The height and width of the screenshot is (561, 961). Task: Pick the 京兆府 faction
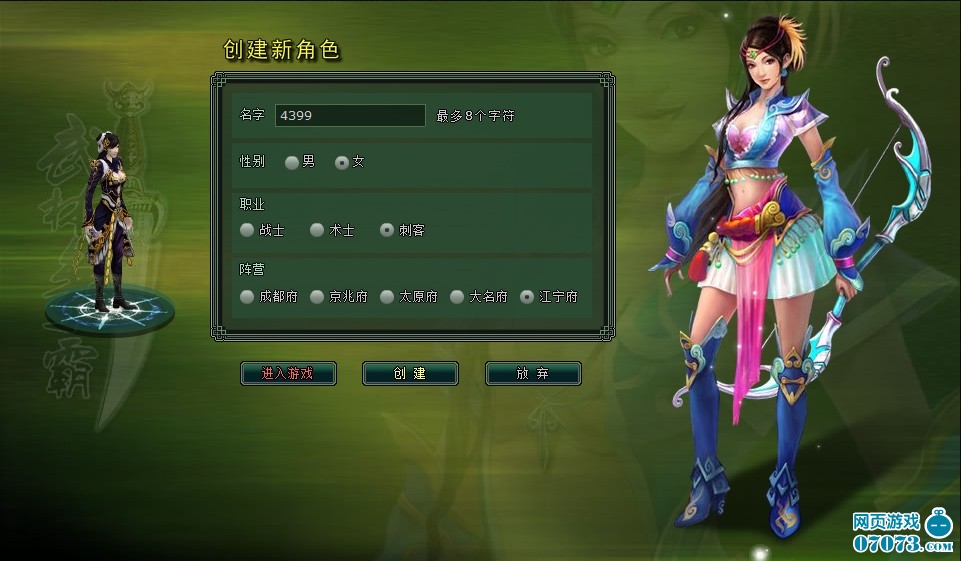(317, 297)
